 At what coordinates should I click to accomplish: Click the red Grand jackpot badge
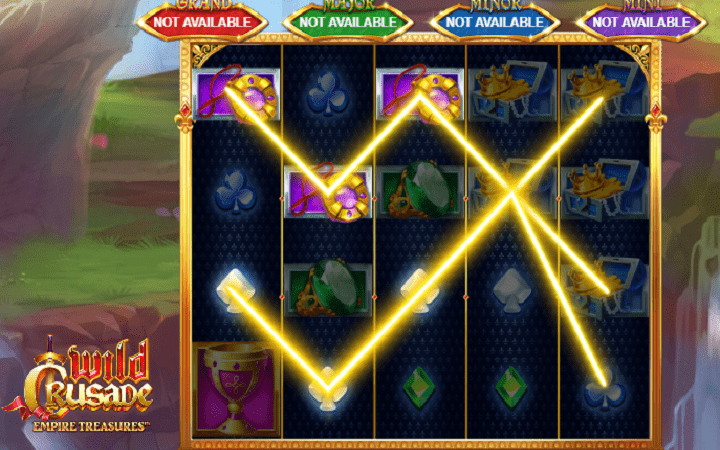click(204, 20)
